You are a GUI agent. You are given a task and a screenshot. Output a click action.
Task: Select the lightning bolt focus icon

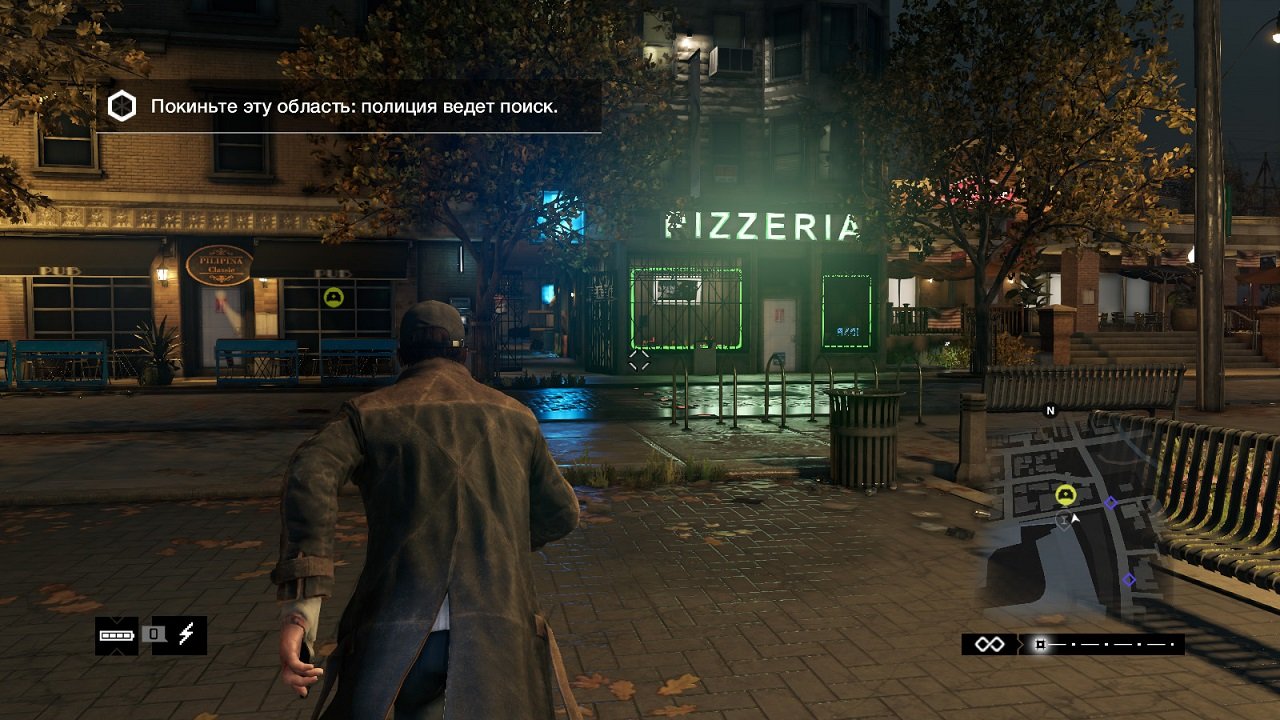186,634
